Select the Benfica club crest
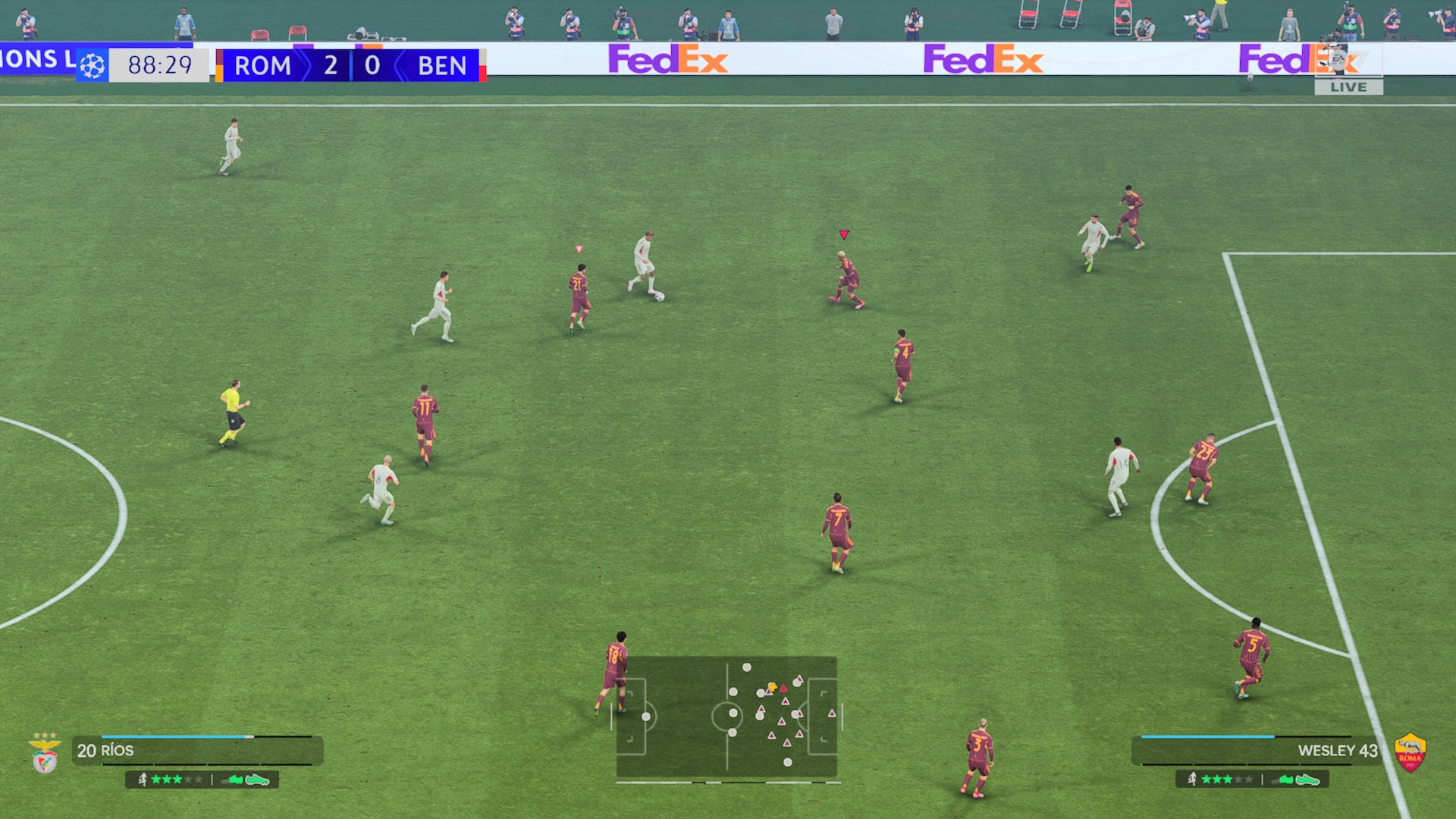The image size is (1456, 819). pos(45,753)
